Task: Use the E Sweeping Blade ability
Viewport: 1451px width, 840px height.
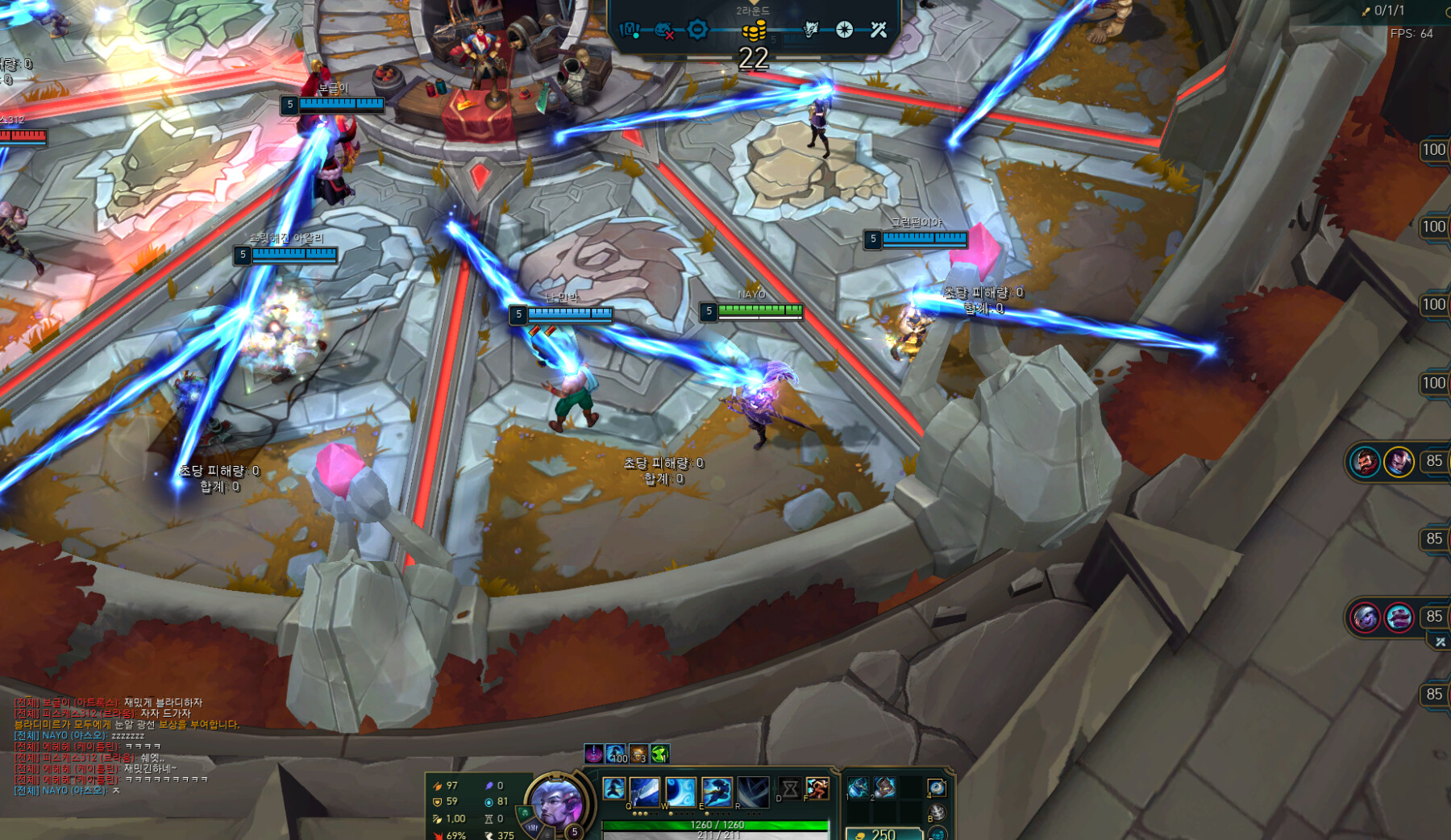Action: 716,791
